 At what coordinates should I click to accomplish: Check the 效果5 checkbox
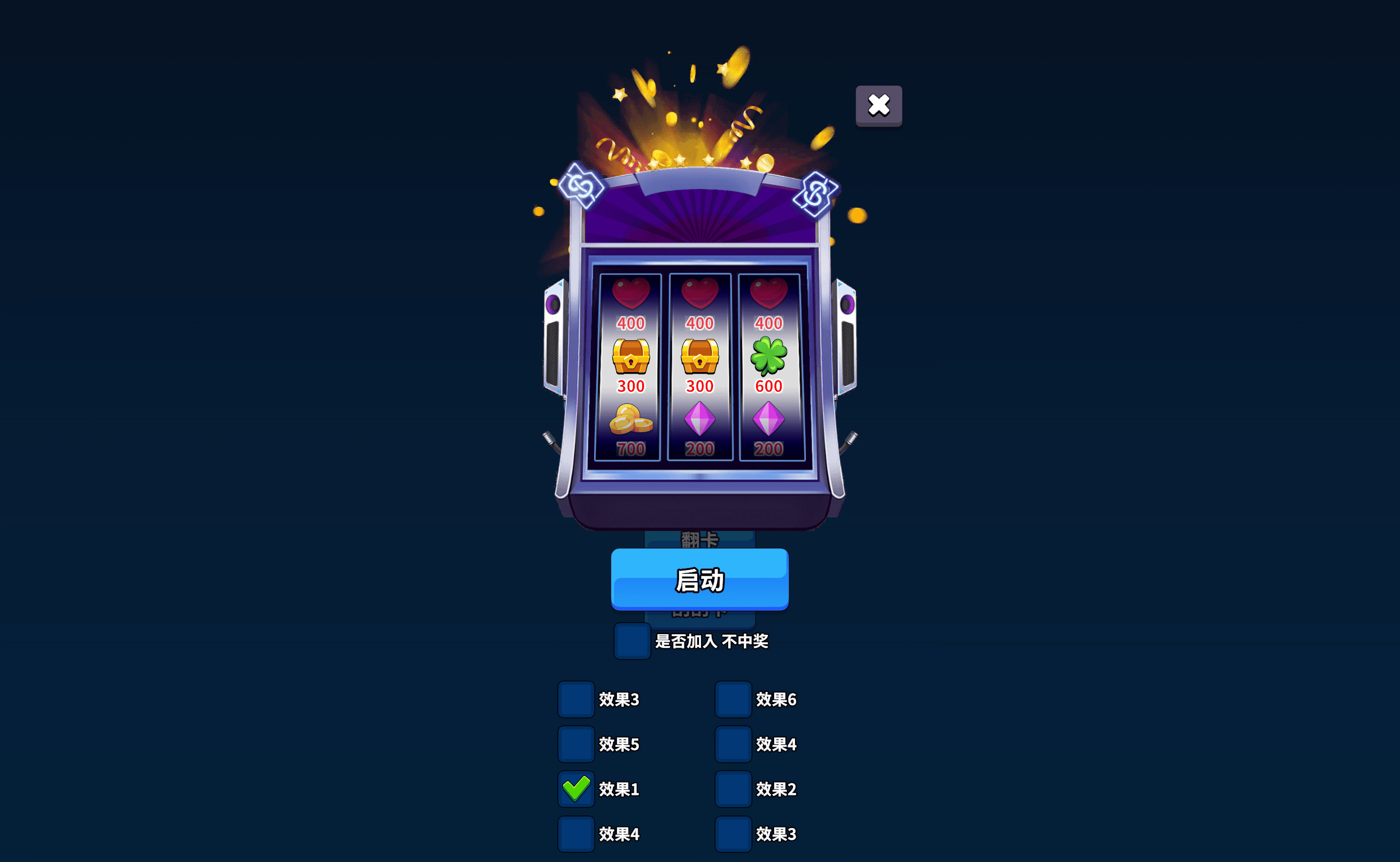576,744
